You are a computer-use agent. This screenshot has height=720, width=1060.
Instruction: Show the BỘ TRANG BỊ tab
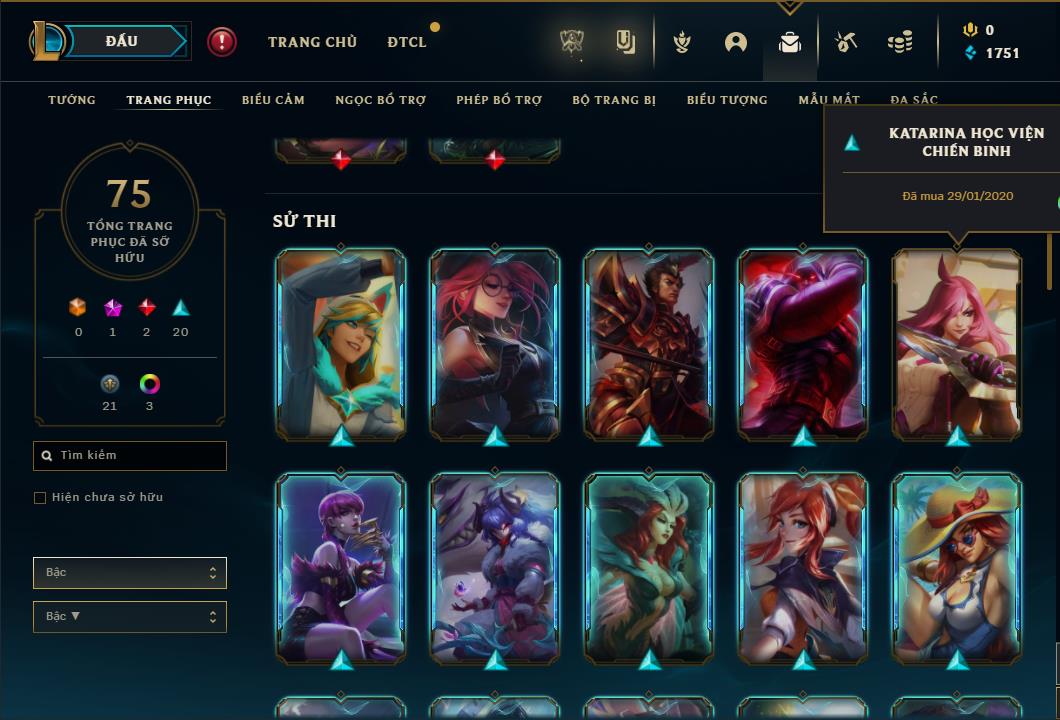(614, 100)
